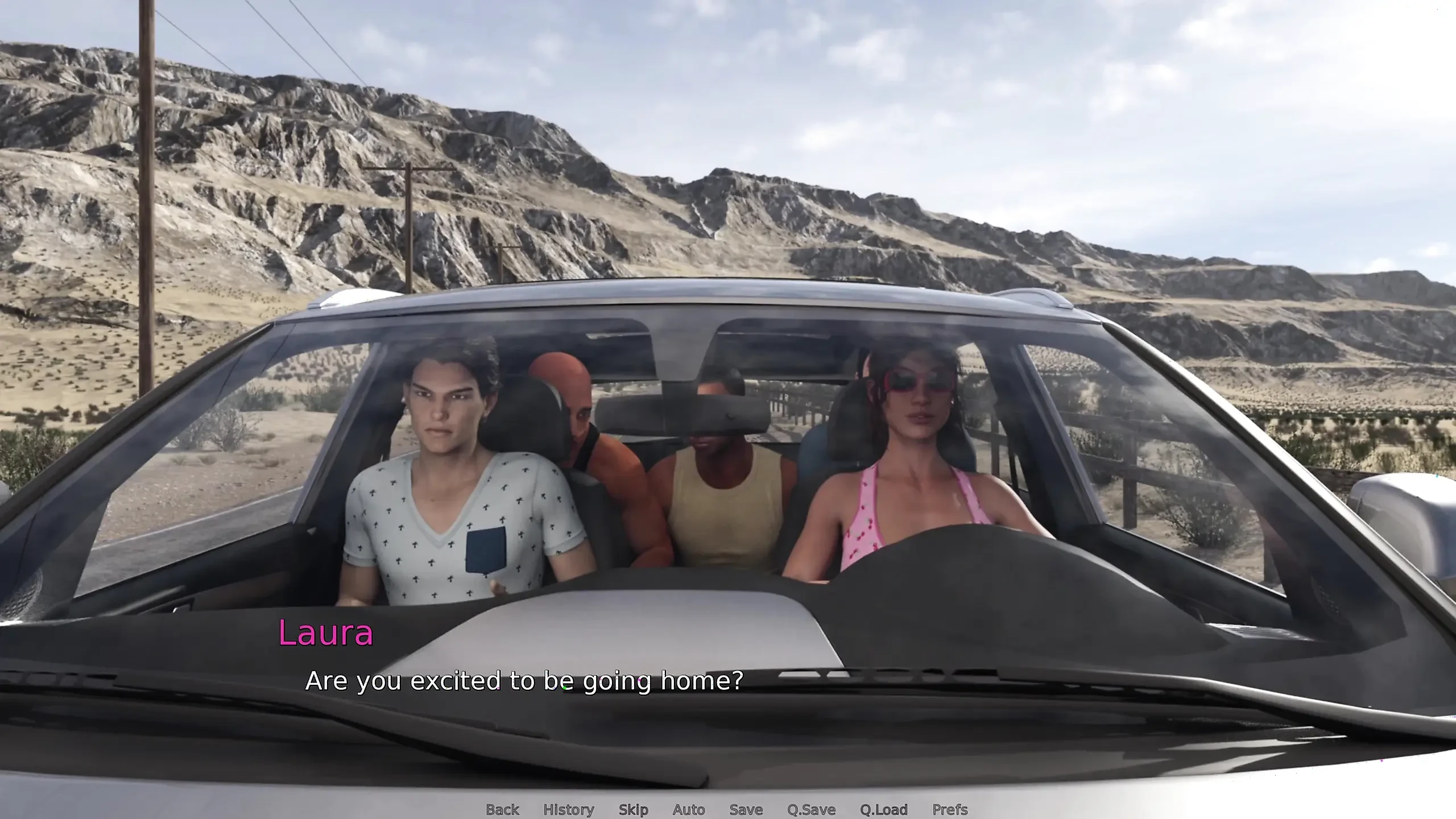
Task: Click Save in the bottom quick menu
Action: pos(746,810)
